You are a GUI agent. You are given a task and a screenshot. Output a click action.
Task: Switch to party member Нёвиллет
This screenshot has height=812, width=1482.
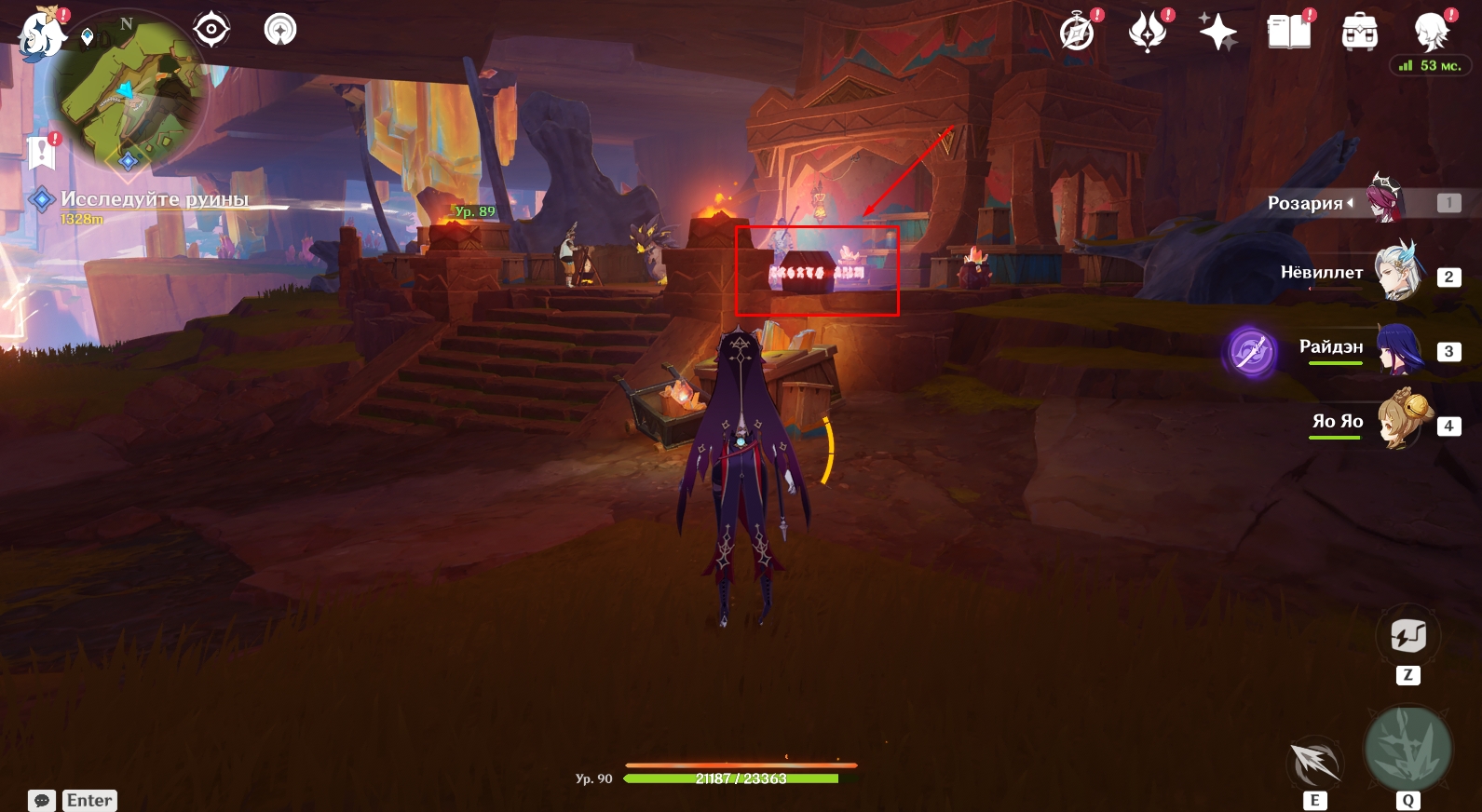point(1397,273)
